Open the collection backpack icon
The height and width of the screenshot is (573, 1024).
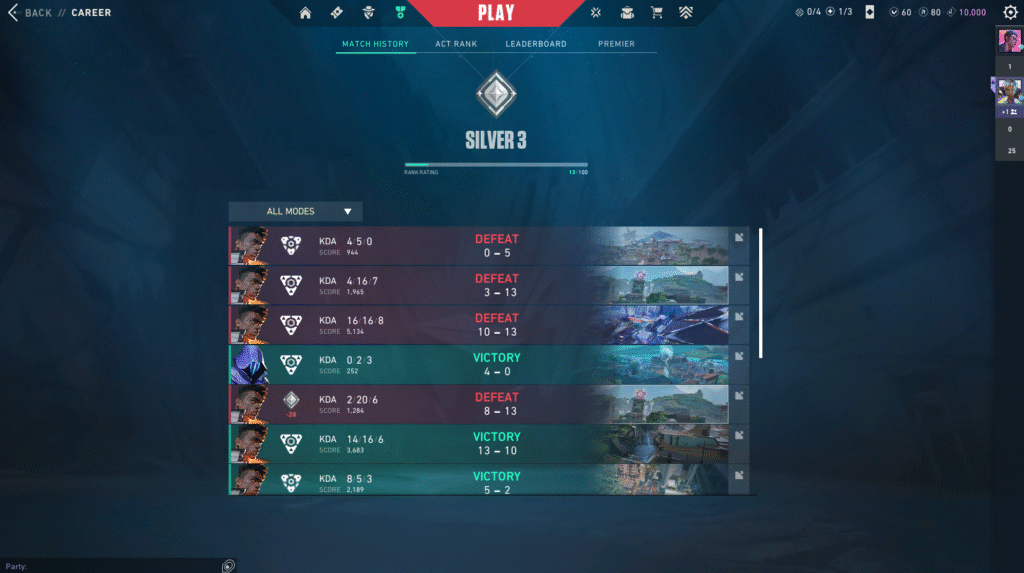click(627, 13)
